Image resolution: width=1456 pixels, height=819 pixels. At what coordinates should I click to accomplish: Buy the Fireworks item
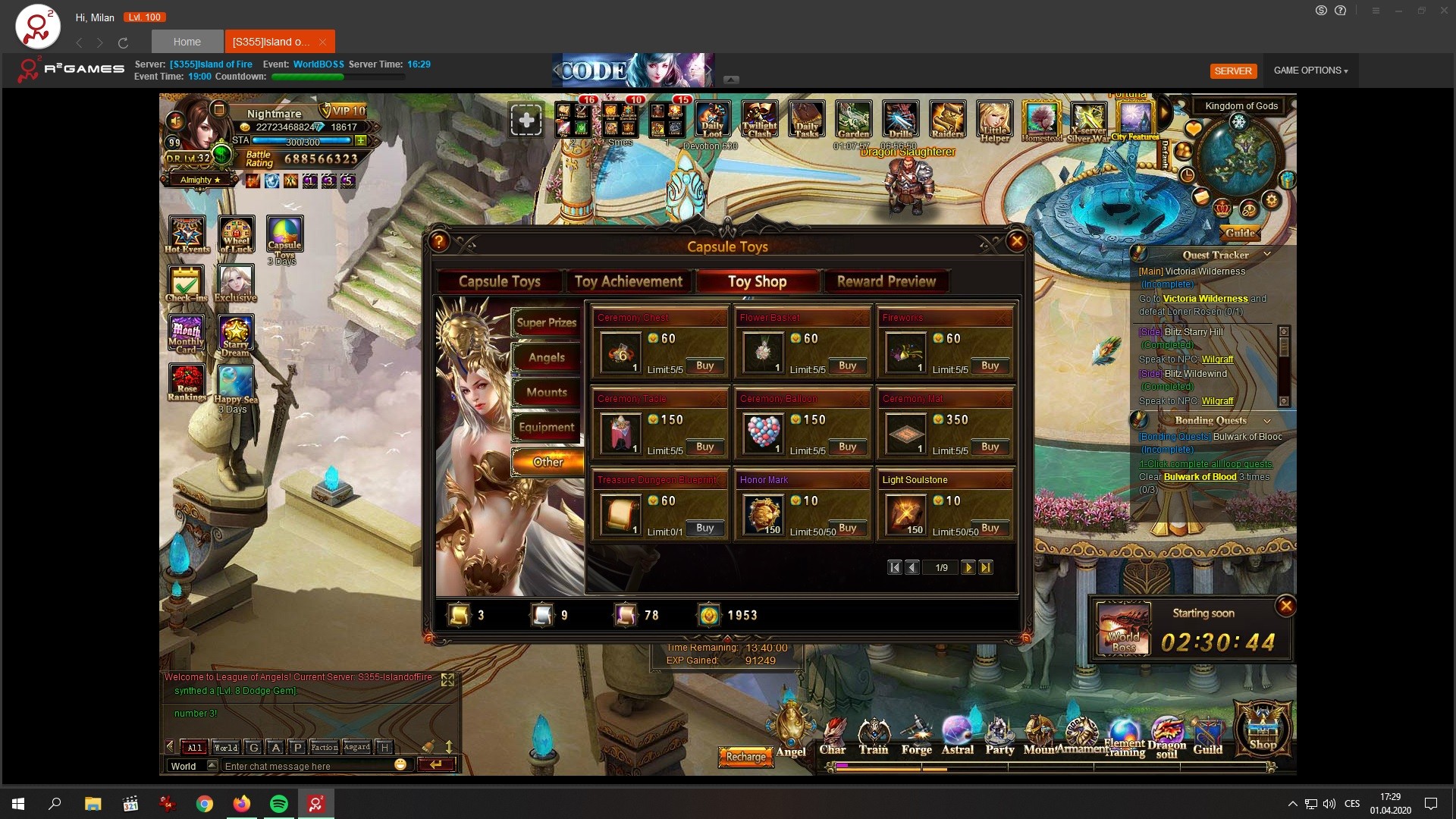click(x=990, y=366)
